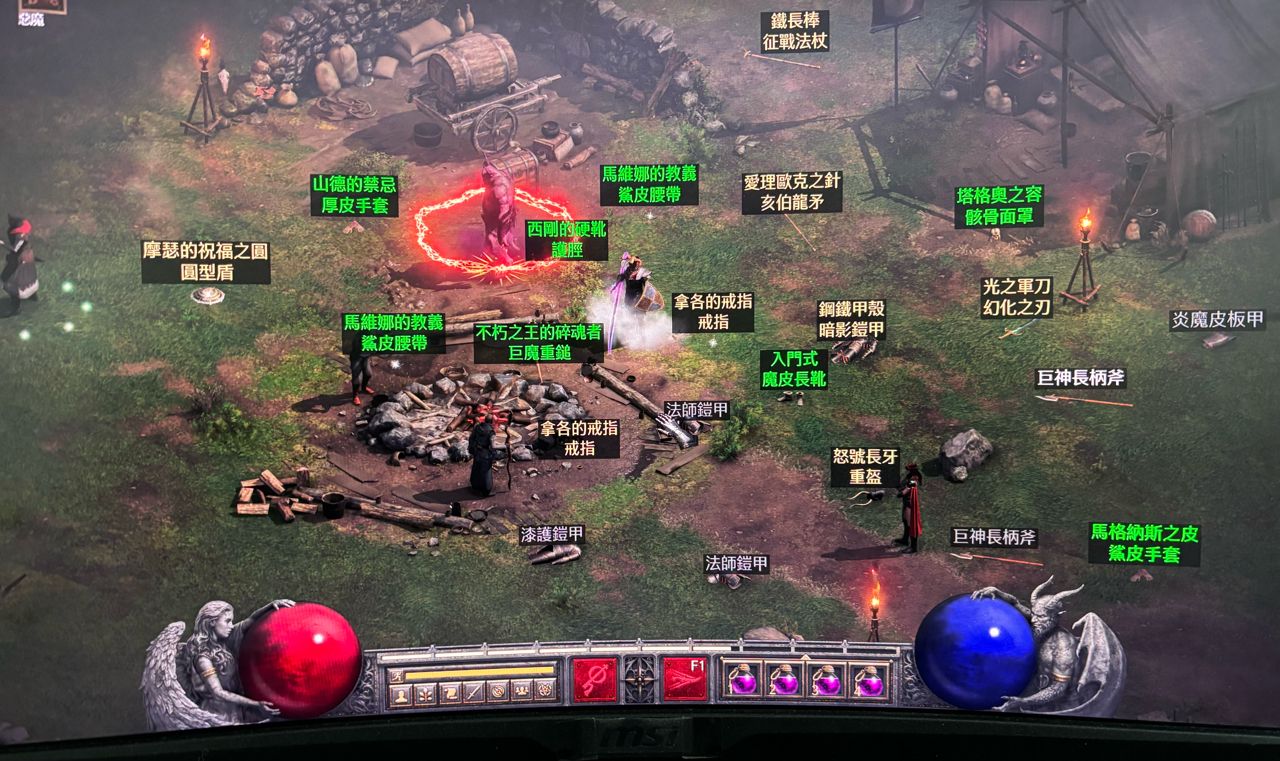Pick up 愛理歐克之針 亥伯龍矛 item label

792,192
